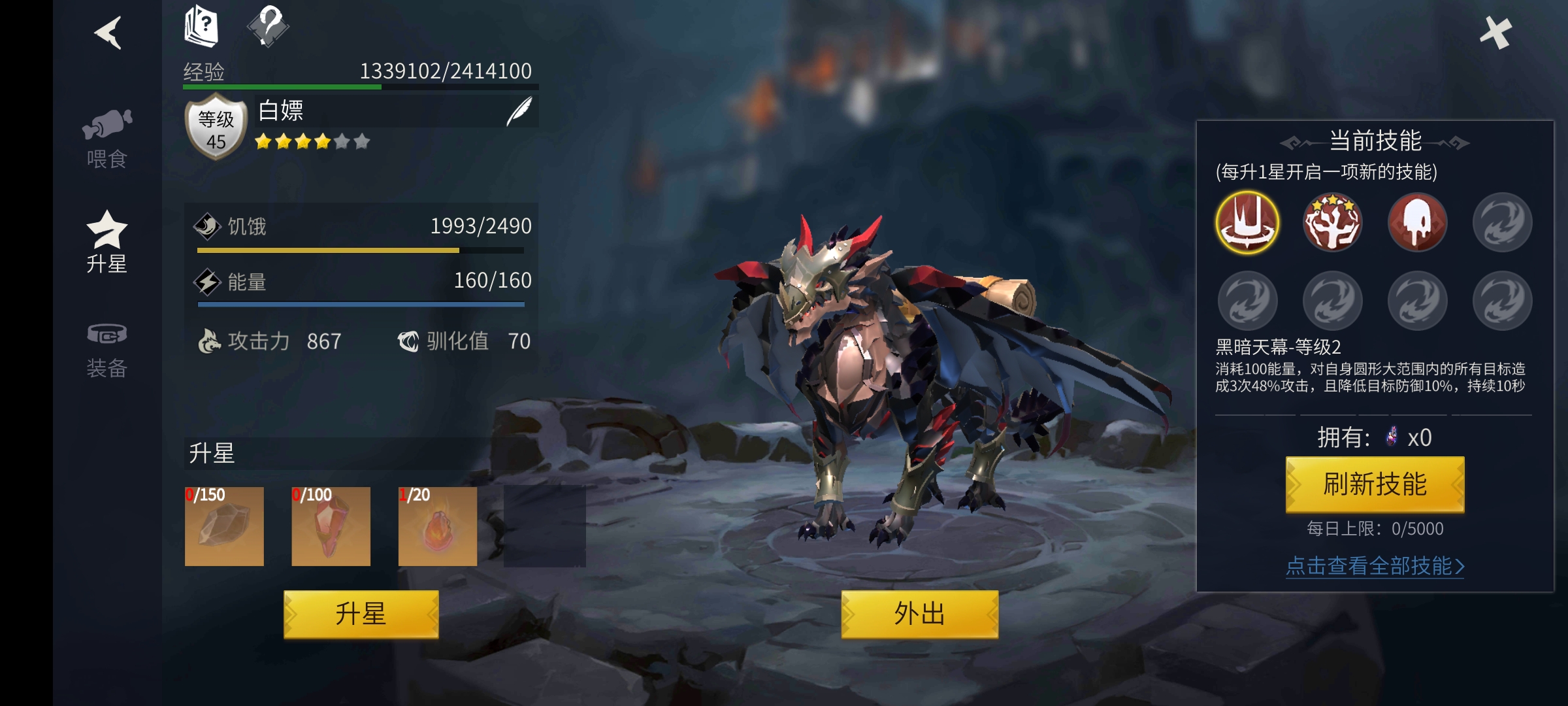Switch to the 喂食 feeding tab
1568x706 pixels.
107,139
